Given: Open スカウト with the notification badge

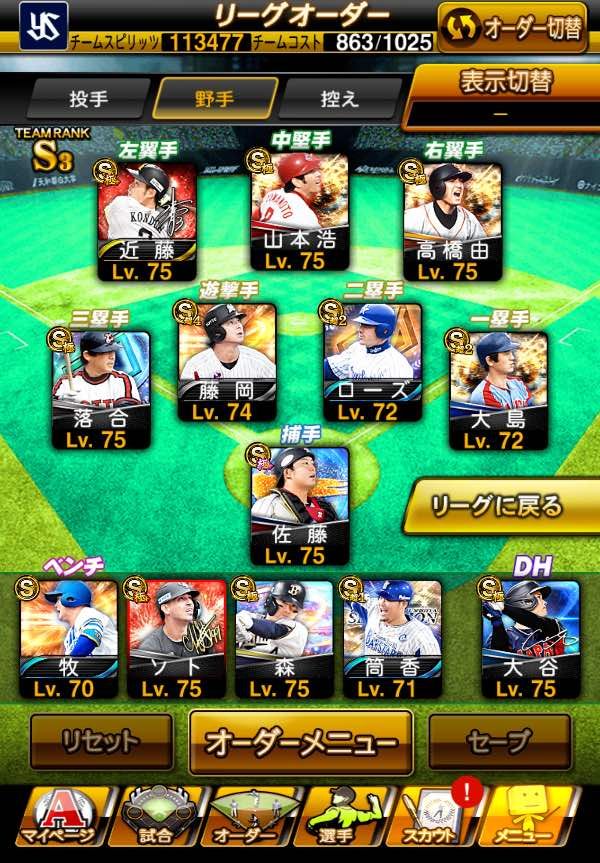Looking at the screenshot, I should coord(441,817).
